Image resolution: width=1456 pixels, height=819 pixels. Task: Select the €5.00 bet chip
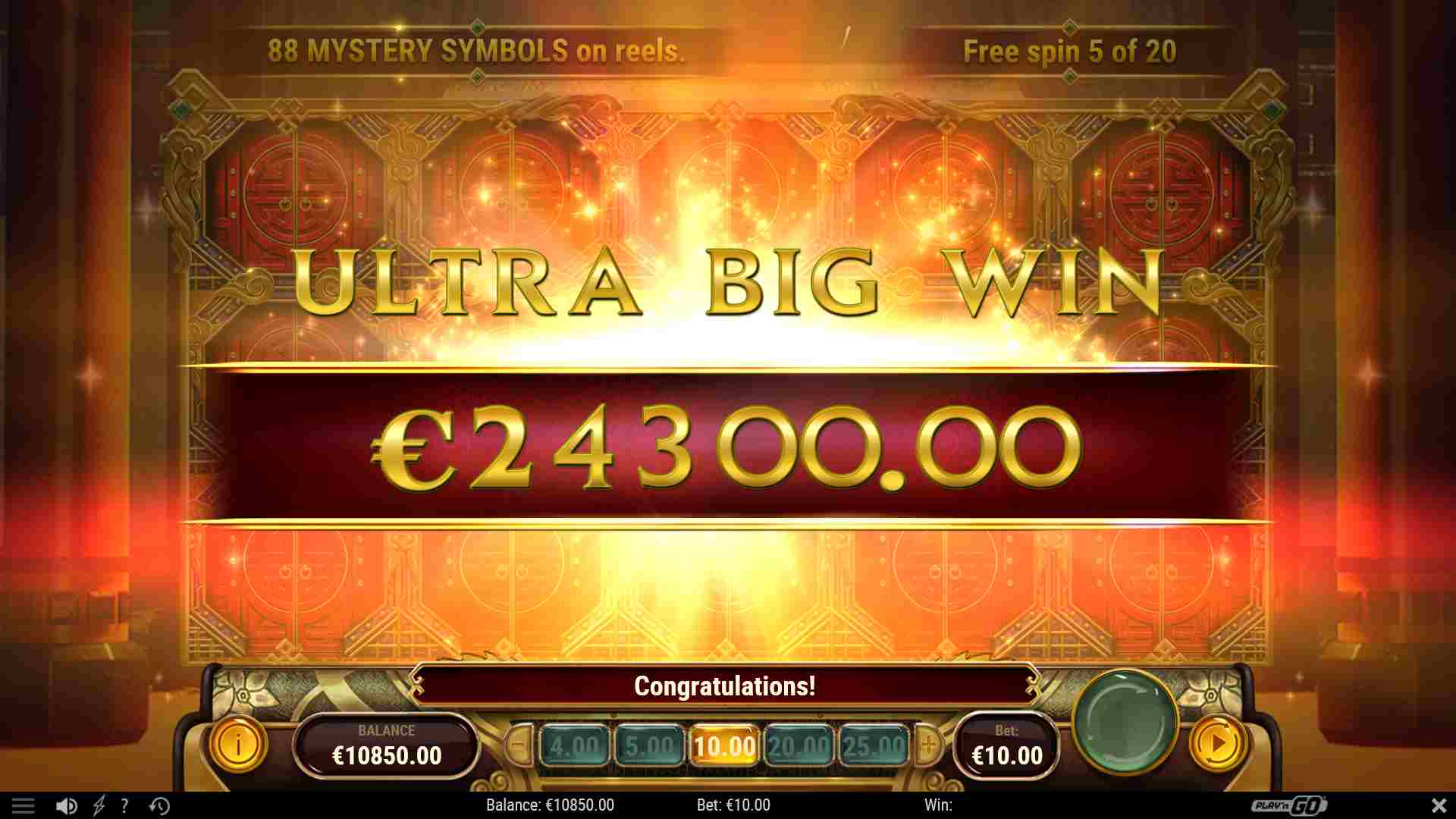tap(648, 745)
